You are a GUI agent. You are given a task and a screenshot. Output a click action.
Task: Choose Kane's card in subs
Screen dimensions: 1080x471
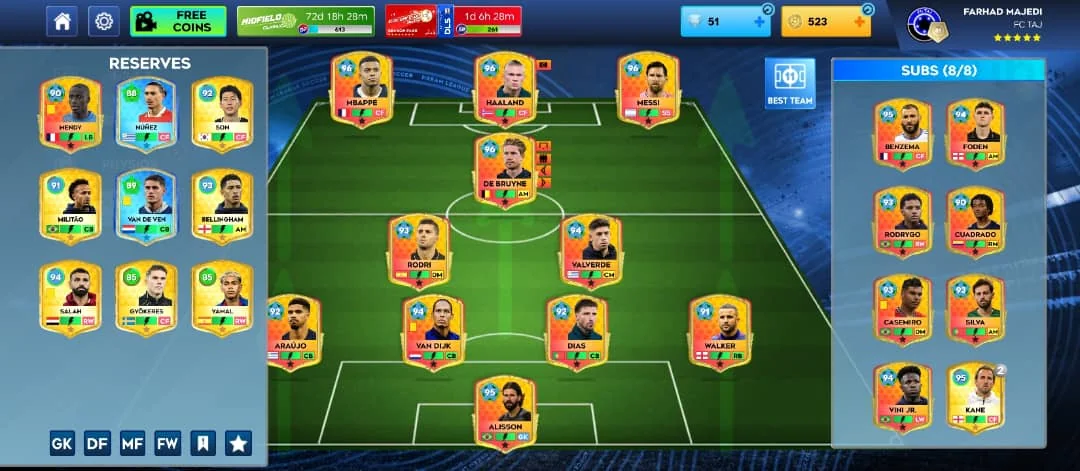(x=975, y=397)
